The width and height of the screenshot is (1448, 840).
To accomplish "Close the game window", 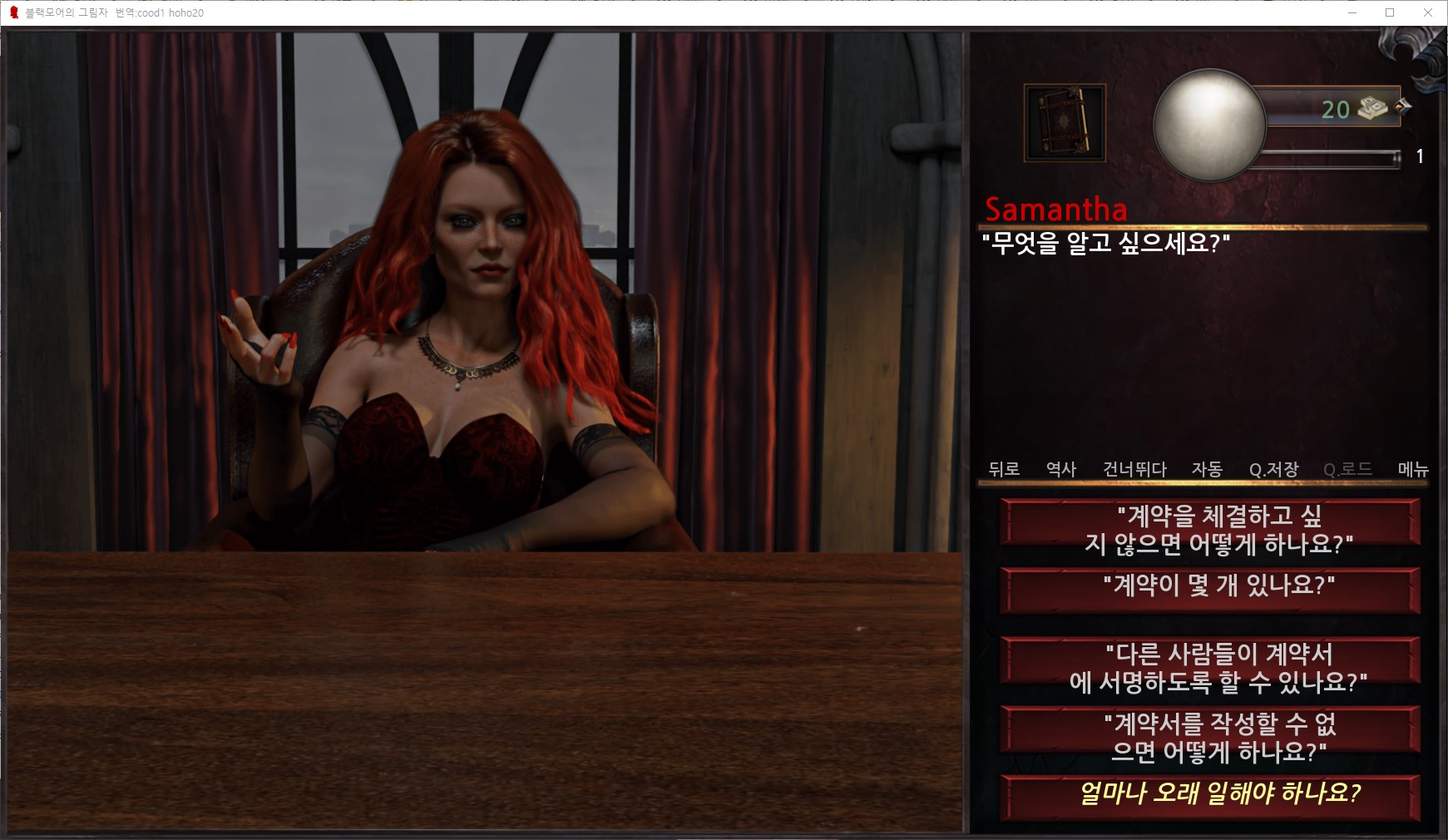I will point(1427,12).
